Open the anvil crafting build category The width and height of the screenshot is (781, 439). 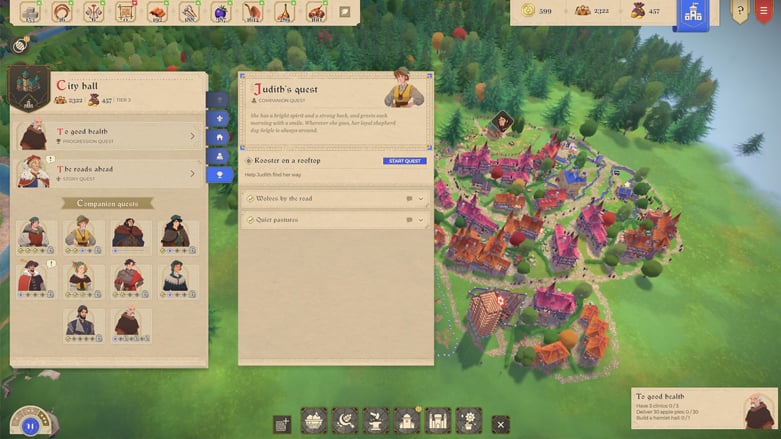pyautogui.click(x=376, y=421)
